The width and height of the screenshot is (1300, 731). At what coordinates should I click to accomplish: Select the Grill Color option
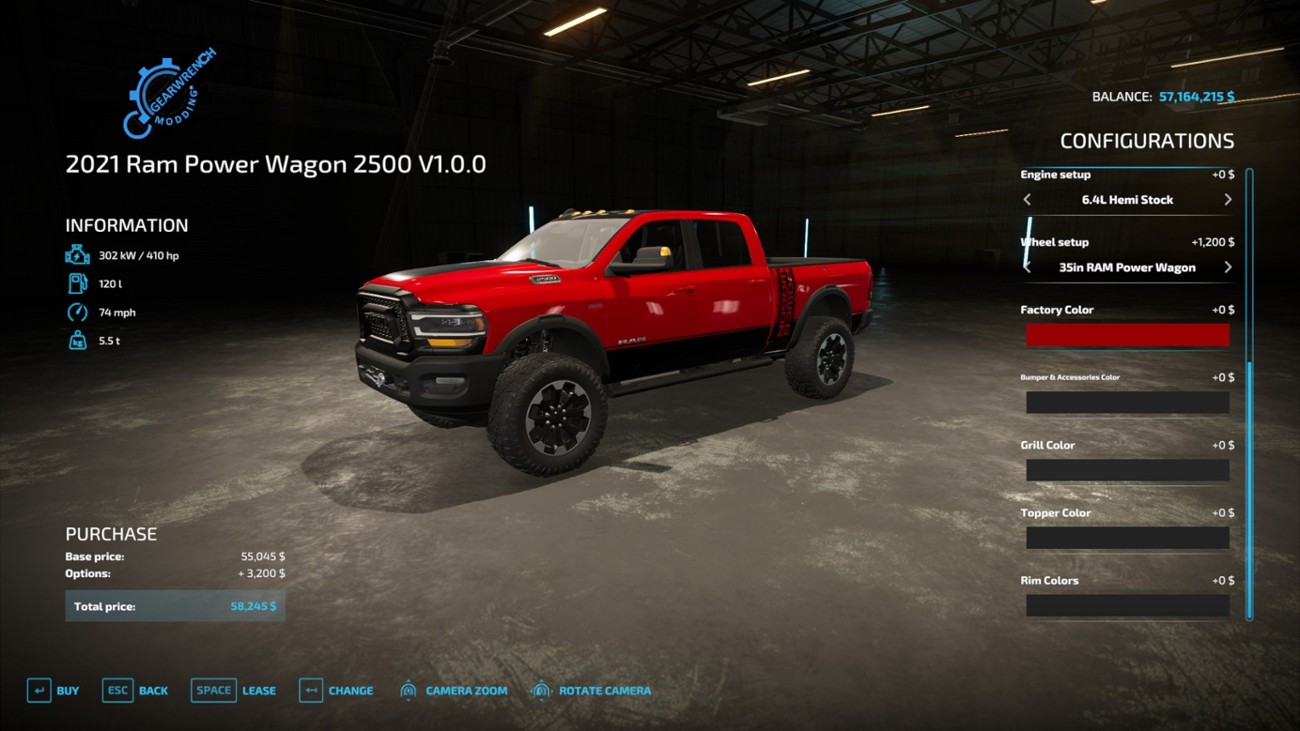pos(1127,470)
